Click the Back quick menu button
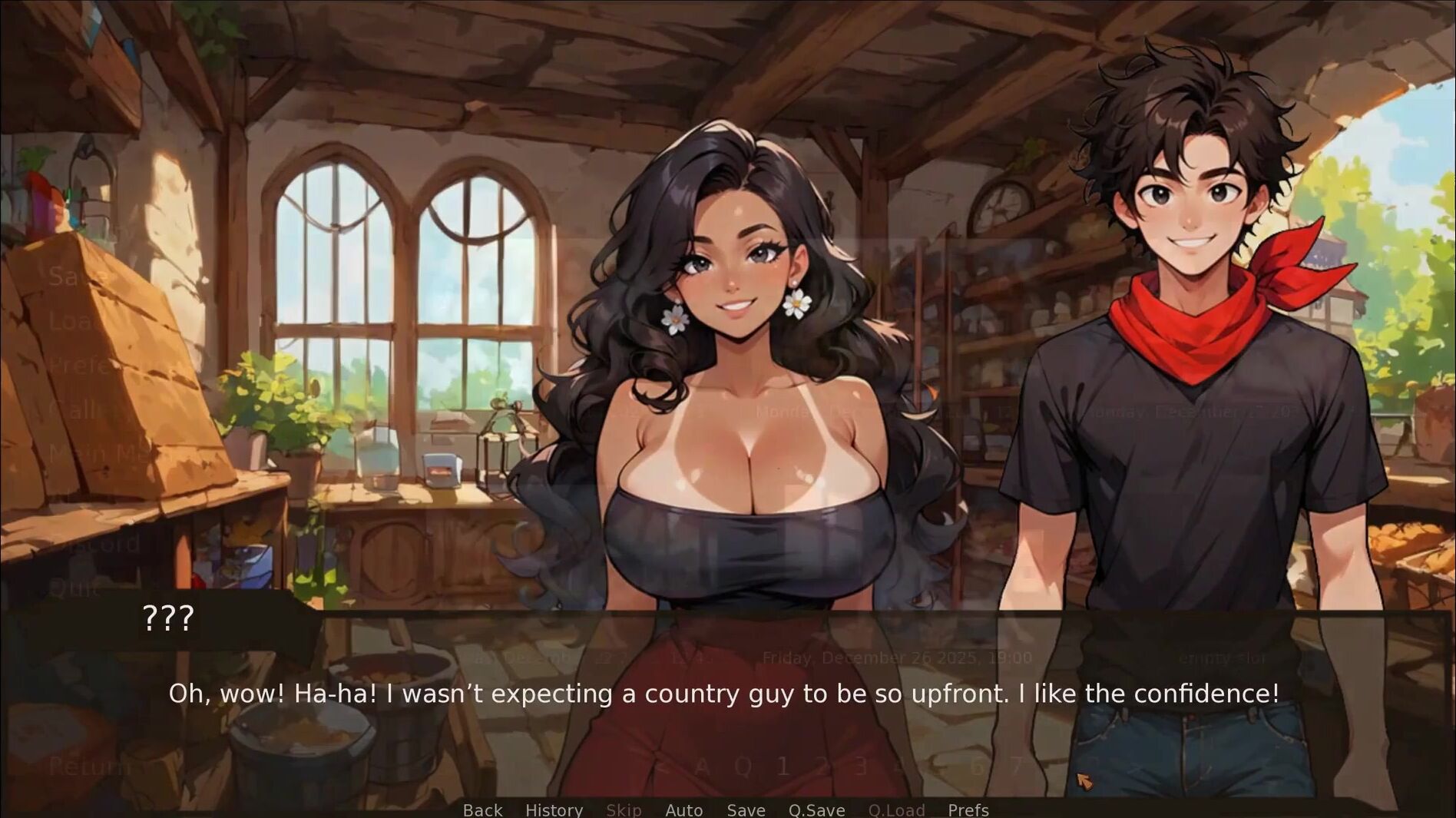Image resolution: width=1456 pixels, height=818 pixels. click(482, 810)
